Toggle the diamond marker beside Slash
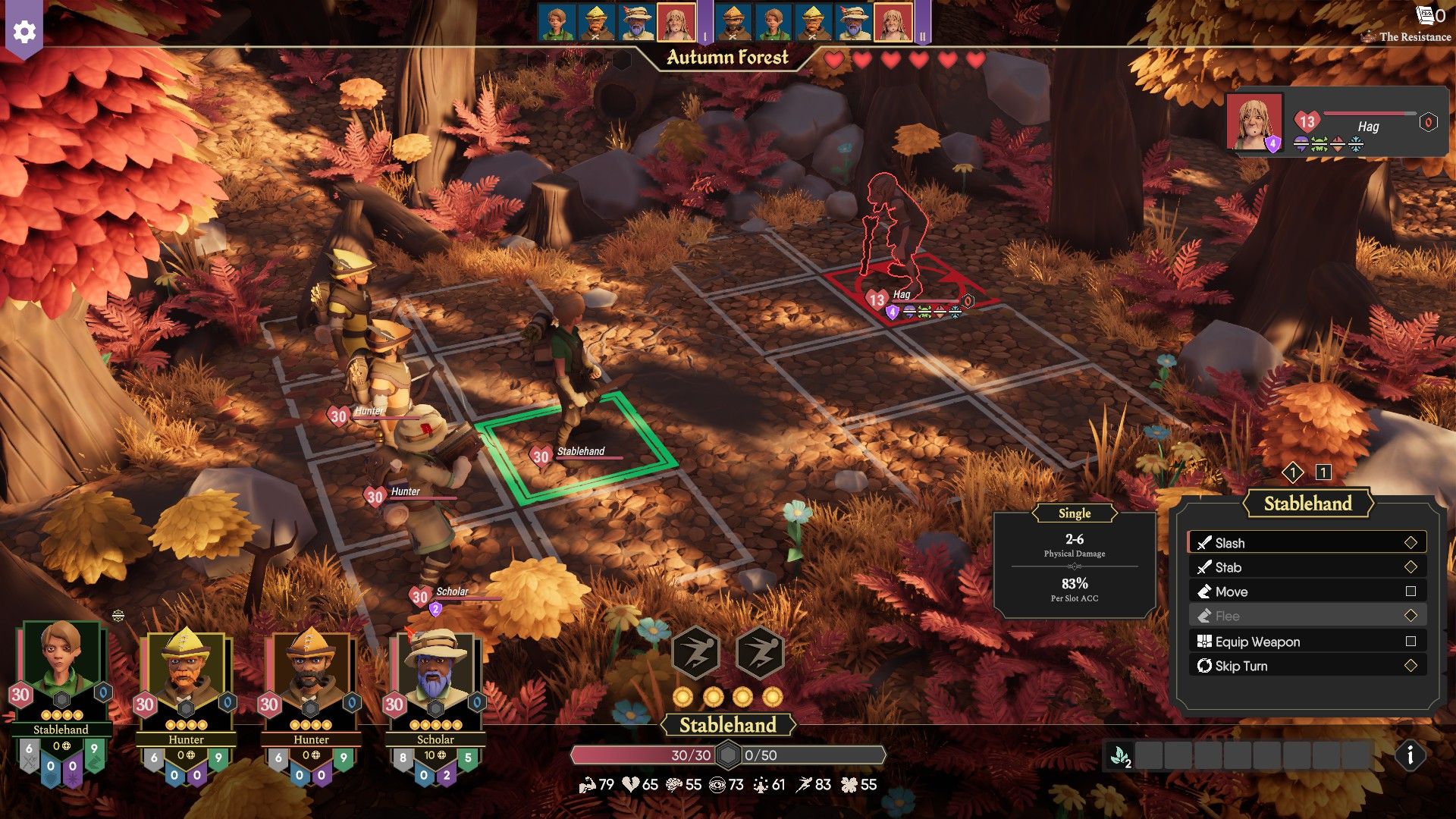 [1411, 543]
